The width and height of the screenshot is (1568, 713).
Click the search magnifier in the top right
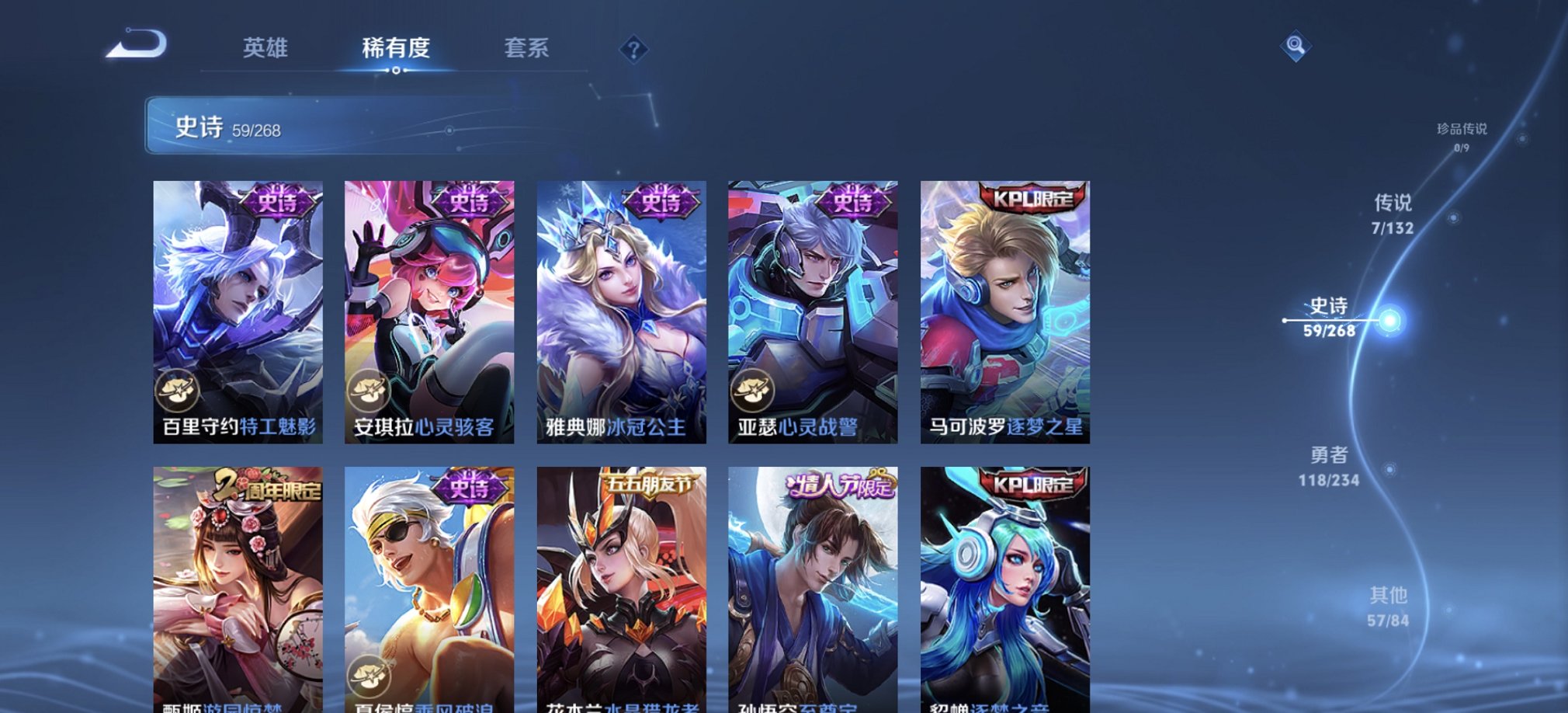1295,47
